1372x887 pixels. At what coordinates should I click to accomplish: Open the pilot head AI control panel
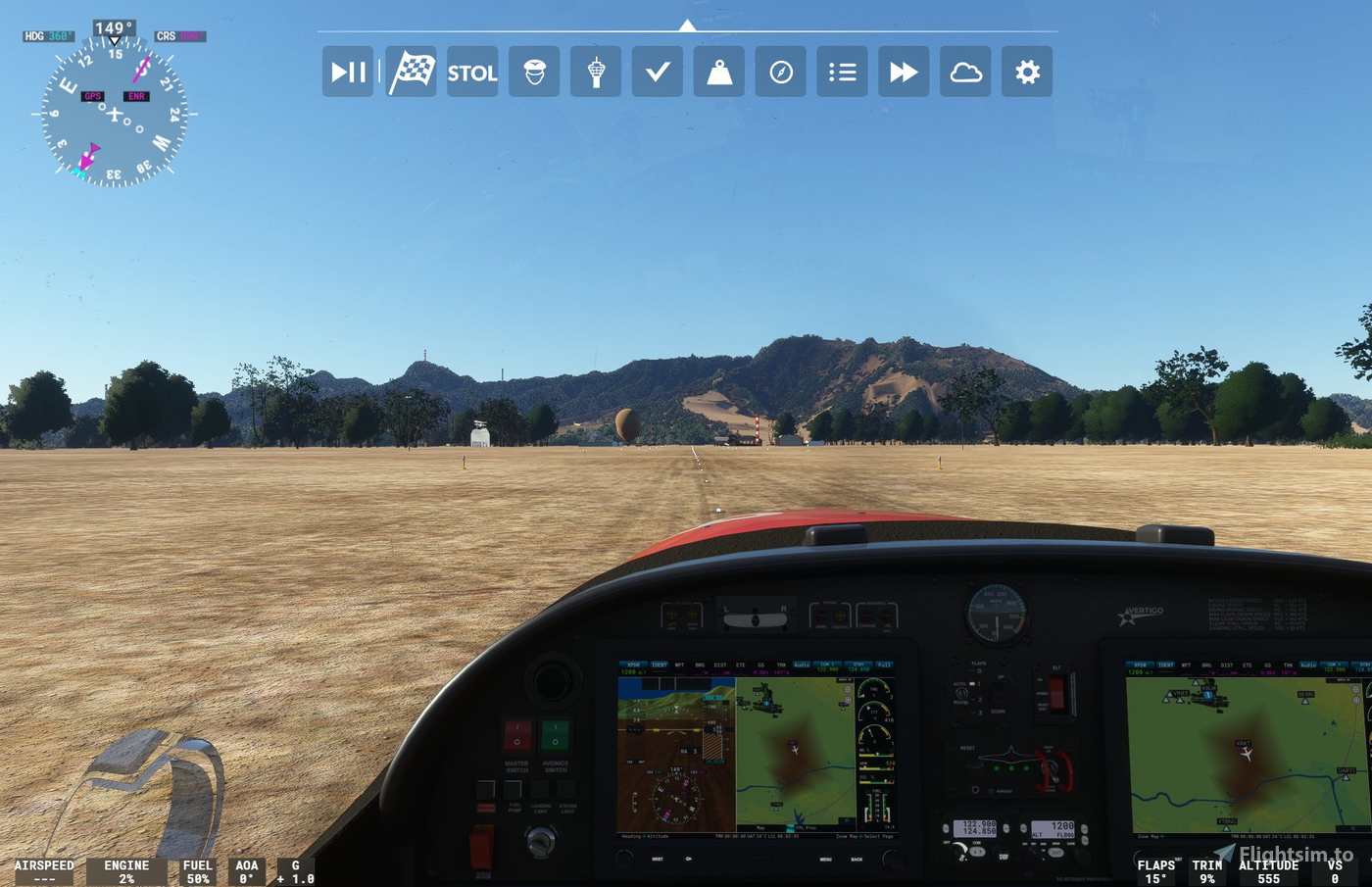[x=534, y=72]
